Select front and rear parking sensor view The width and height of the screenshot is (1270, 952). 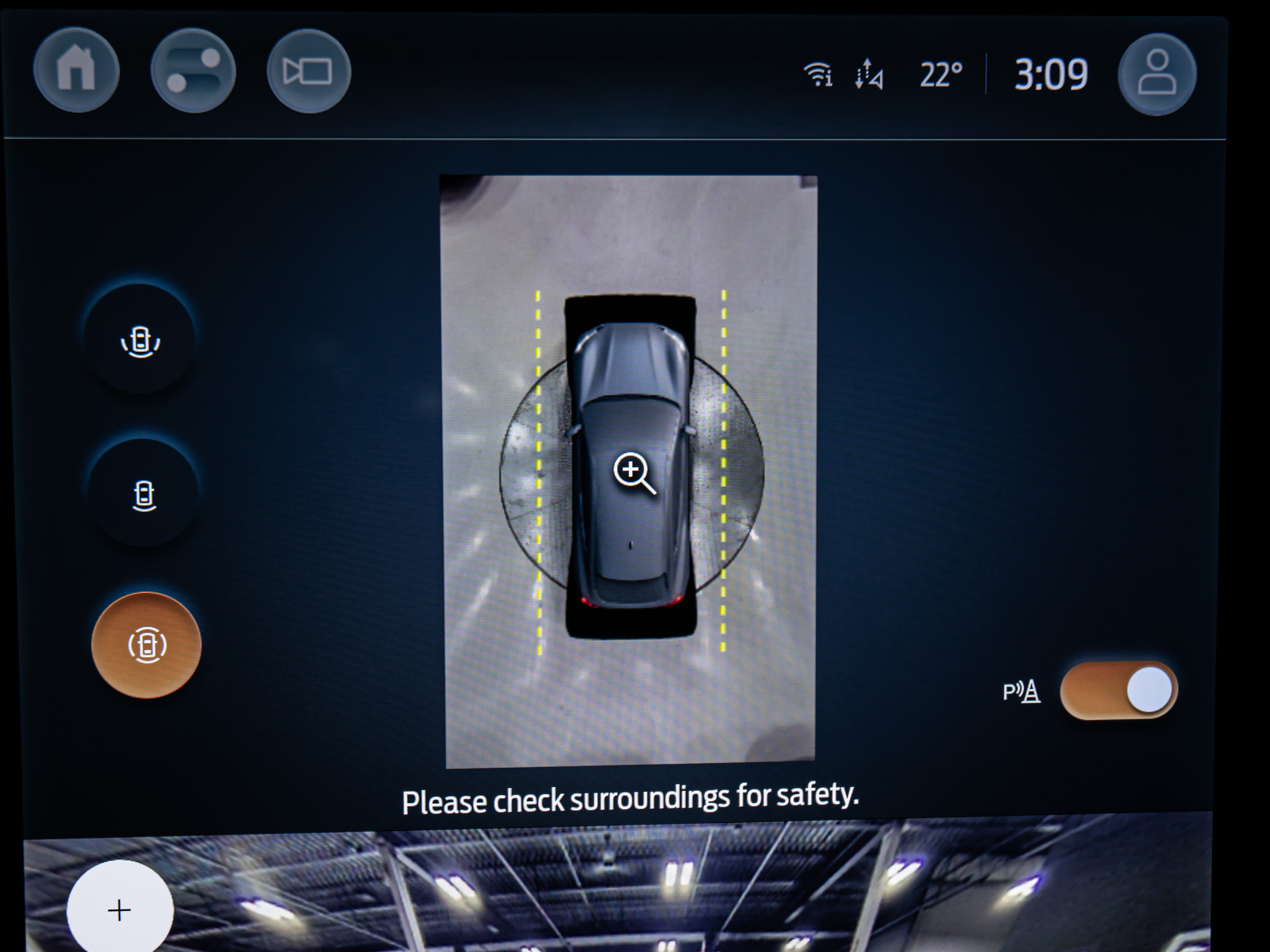point(141,340)
